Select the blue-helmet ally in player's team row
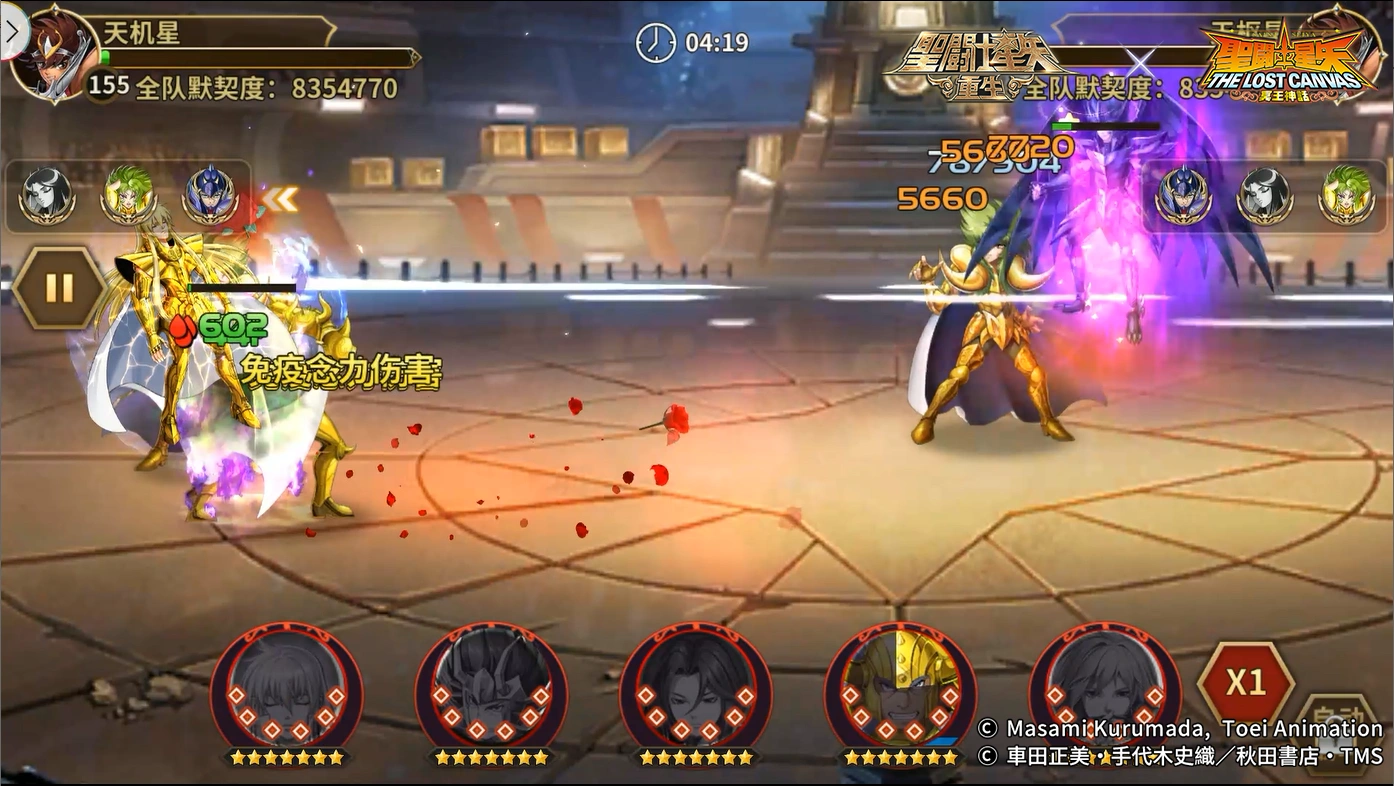This screenshot has height=786, width=1394. click(x=209, y=195)
